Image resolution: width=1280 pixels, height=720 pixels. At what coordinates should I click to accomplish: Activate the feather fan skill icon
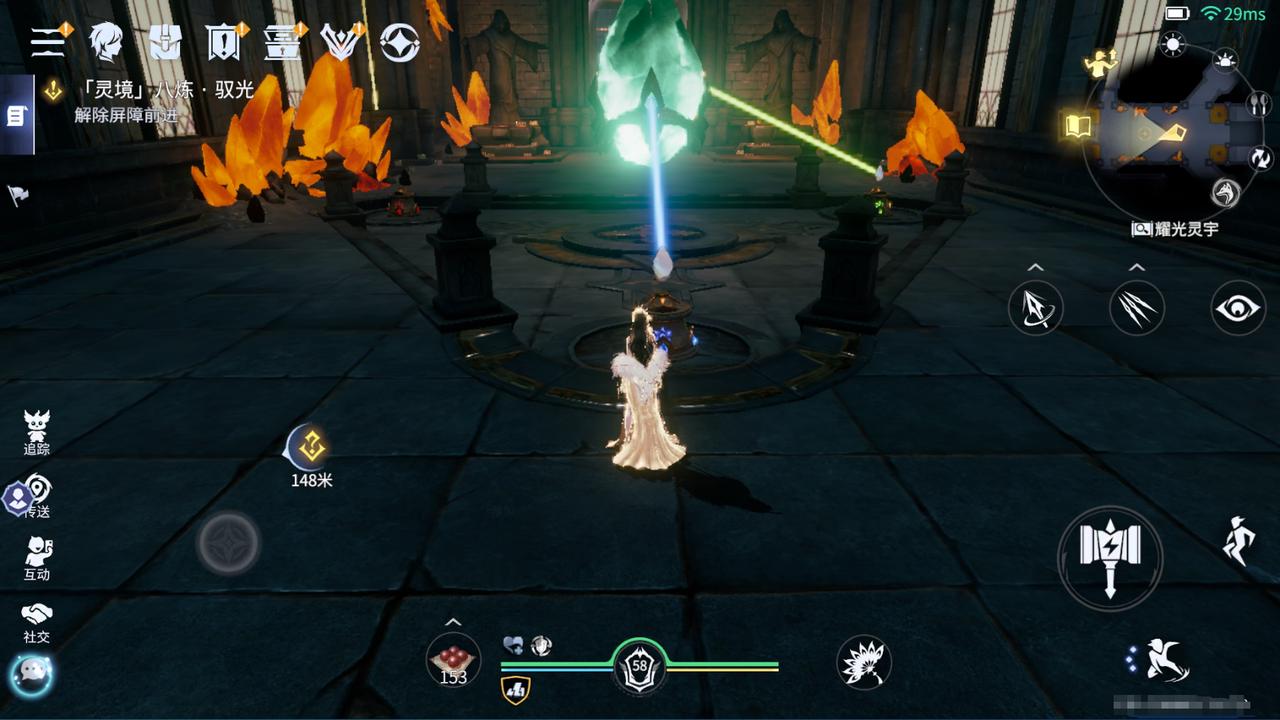click(863, 662)
